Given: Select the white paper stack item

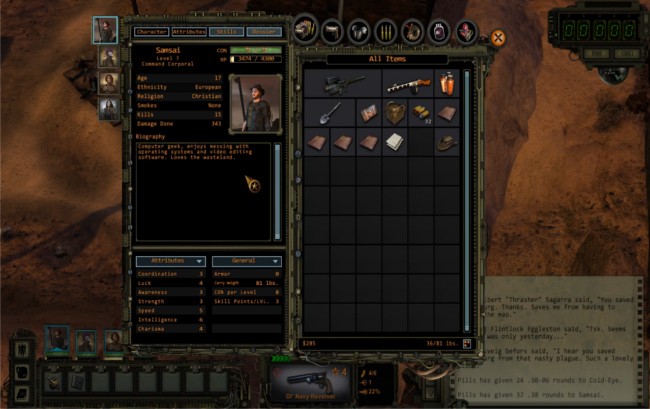Looking at the screenshot, I should click(x=395, y=142).
